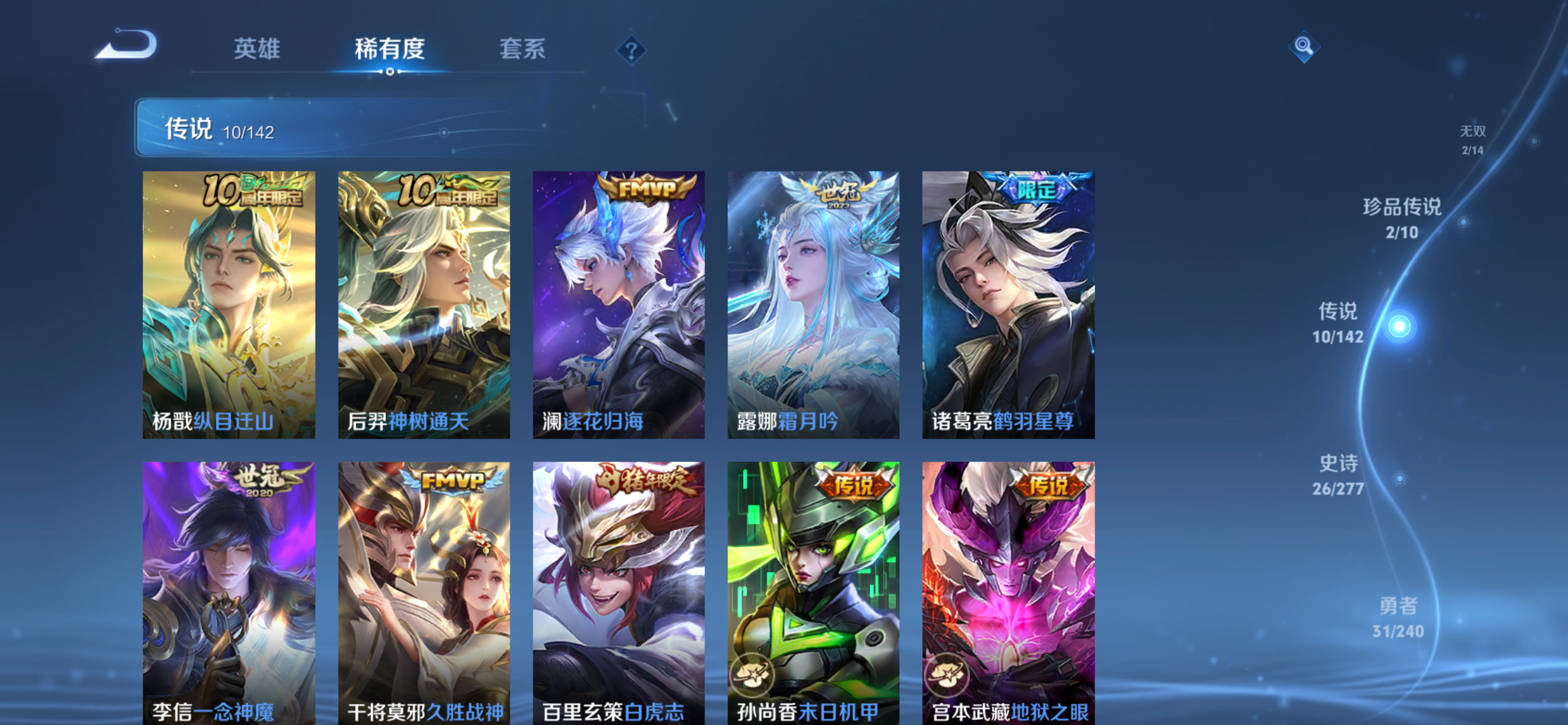Click the back arrow icon top-left

click(x=128, y=45)
